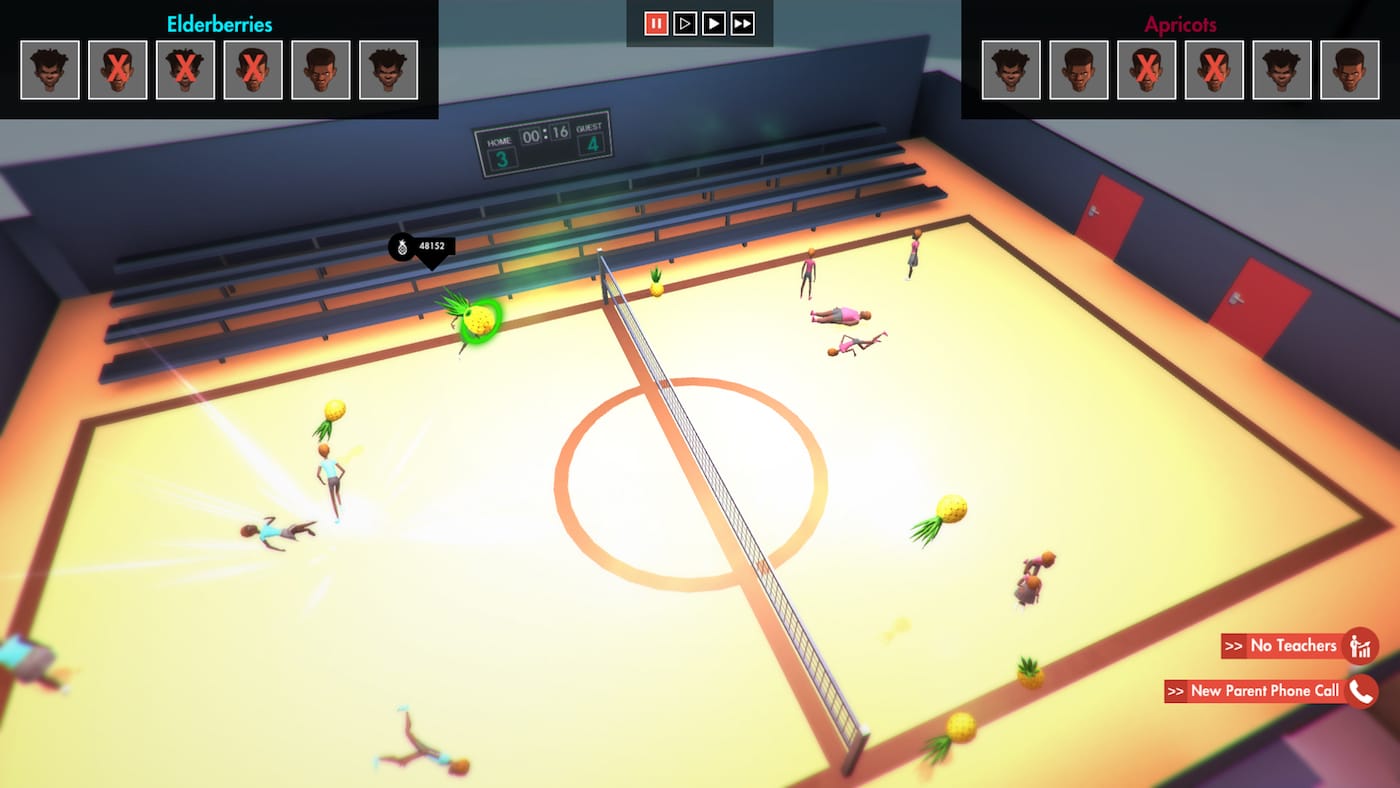
Task: Click the glowing highlighted pineapple on court
Action: pos(478,319)
